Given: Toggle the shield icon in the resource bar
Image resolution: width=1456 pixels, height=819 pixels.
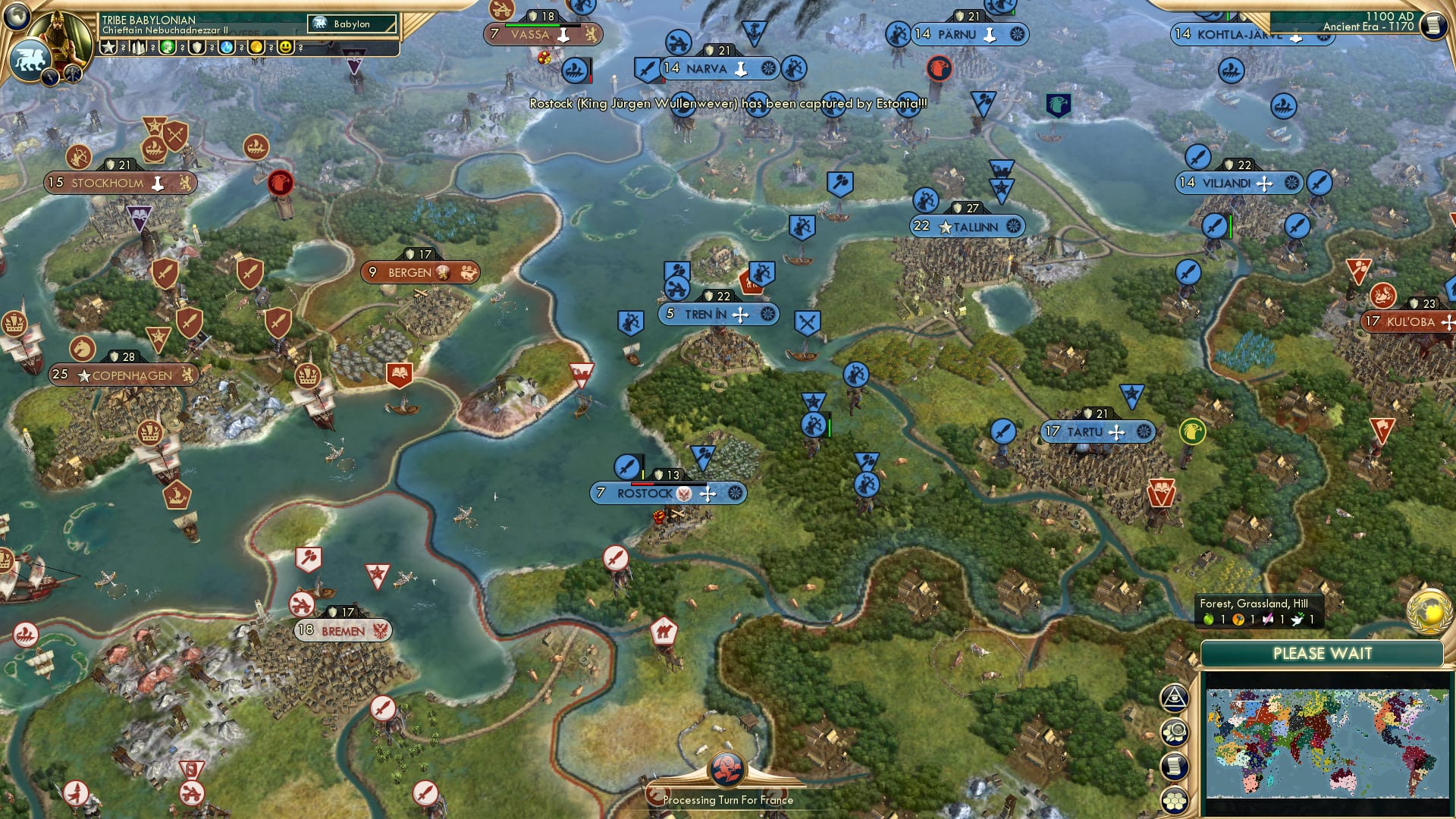Looking at the screenshot, I should (196, 47).
